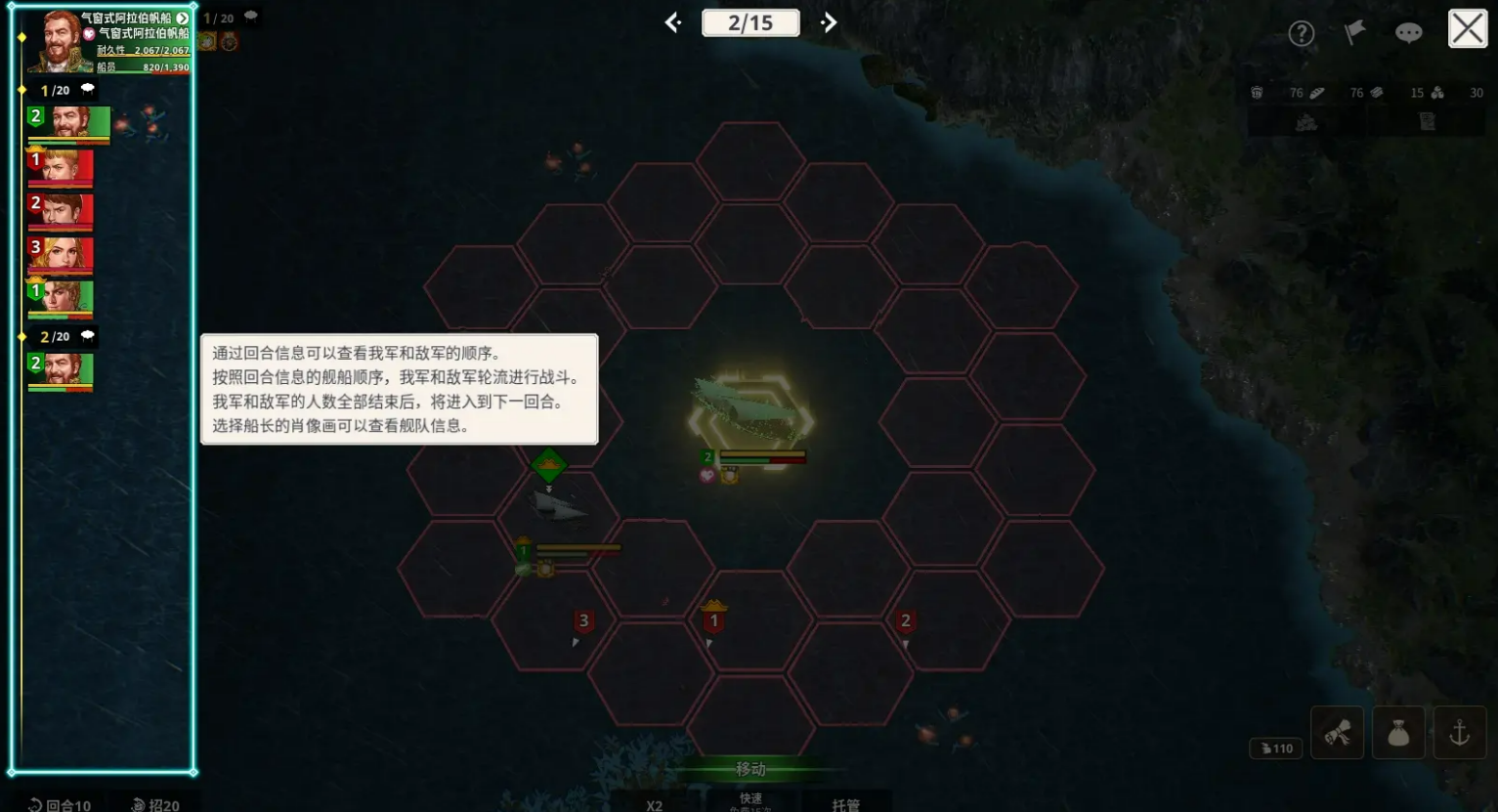Open the money bag loot icon
Screen dimensions: 1498x812
tap(1398, 732)
